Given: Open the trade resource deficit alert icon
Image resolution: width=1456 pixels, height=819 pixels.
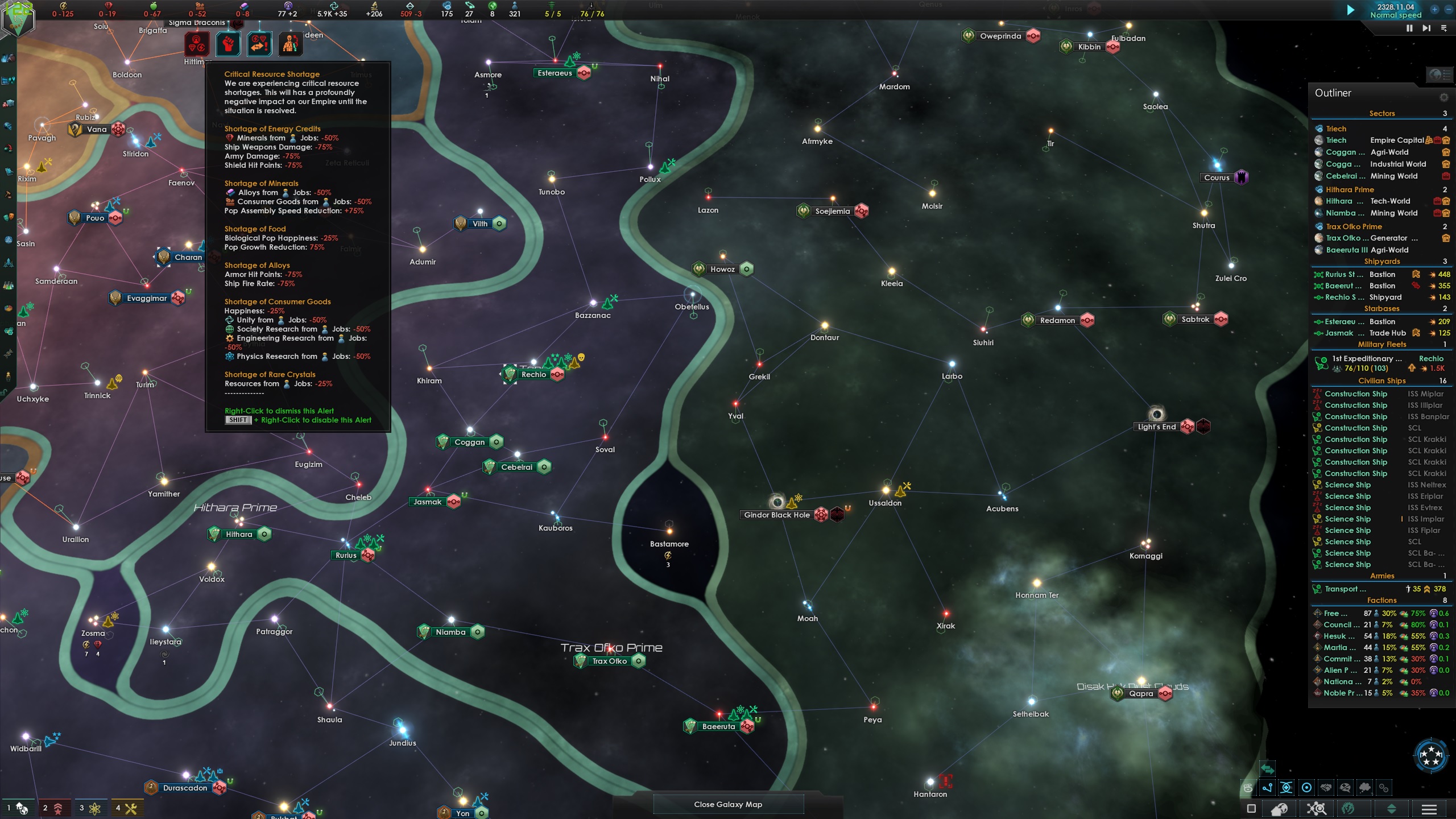Looking at the screenshot, I should coord(260,44).
